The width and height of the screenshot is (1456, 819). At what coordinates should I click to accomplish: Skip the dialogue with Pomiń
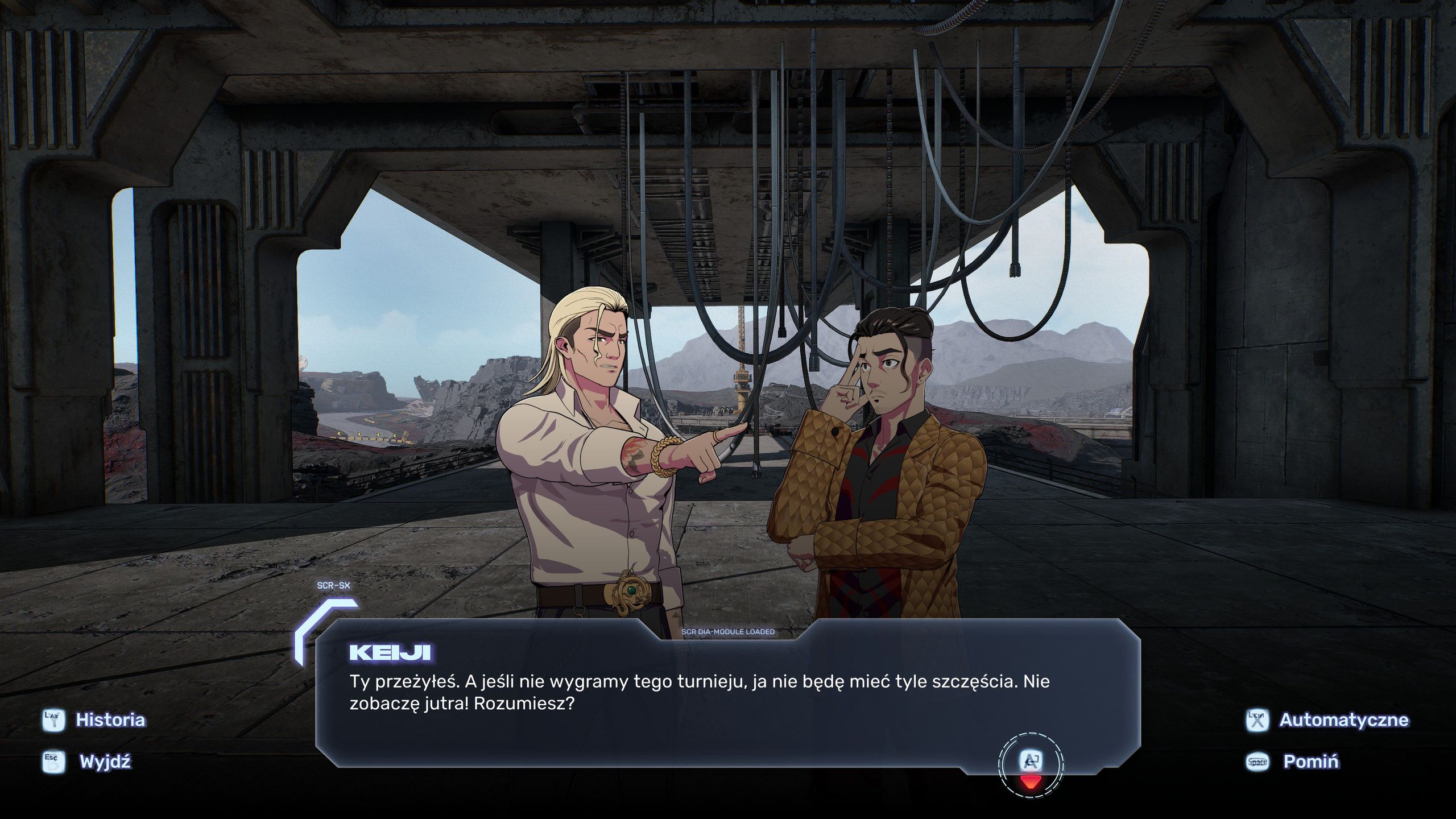coord(1310,762)
